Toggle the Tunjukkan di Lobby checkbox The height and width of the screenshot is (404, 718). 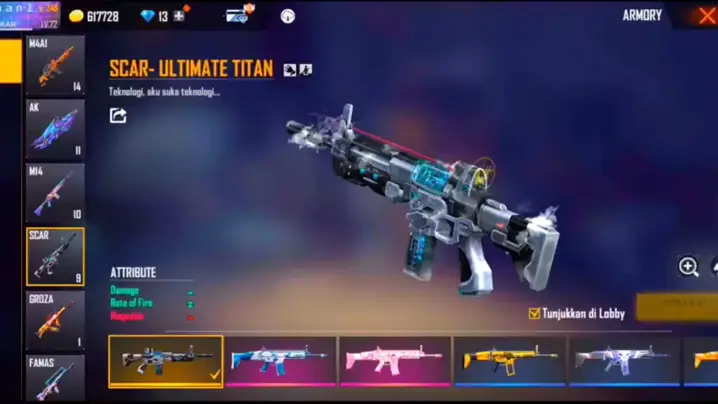click(534, 314)
